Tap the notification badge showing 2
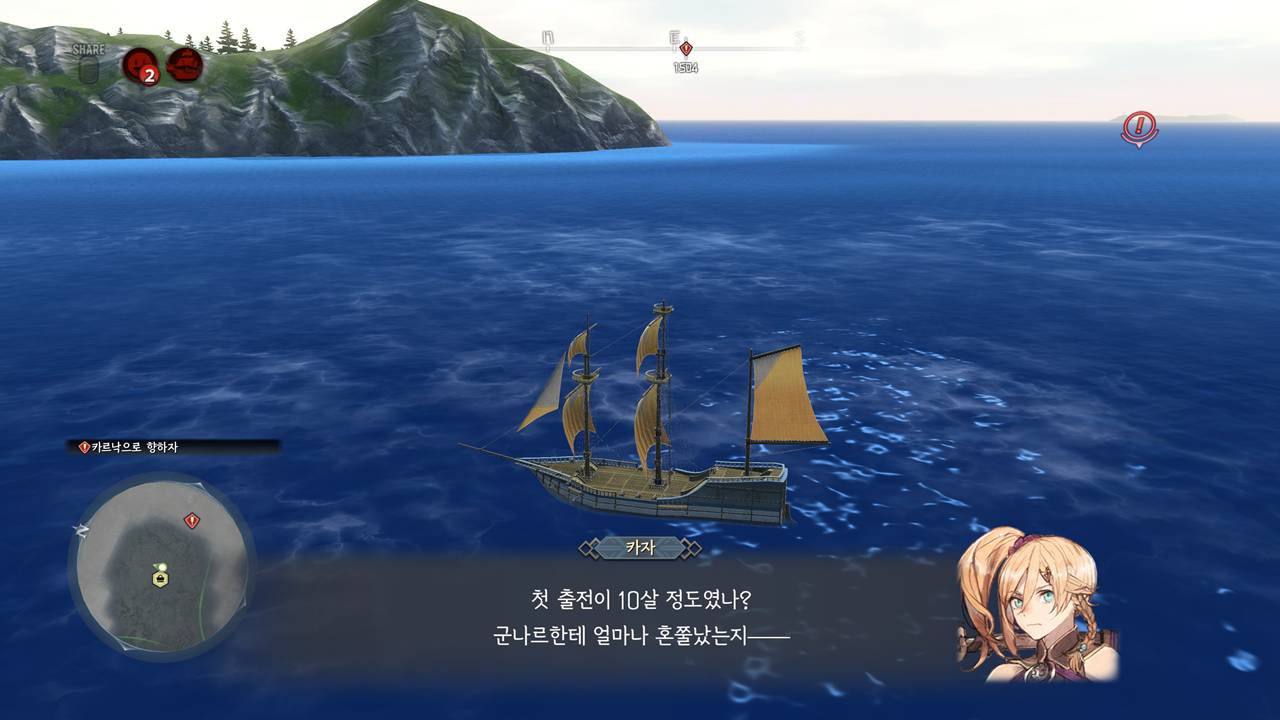 coord(148,76)
